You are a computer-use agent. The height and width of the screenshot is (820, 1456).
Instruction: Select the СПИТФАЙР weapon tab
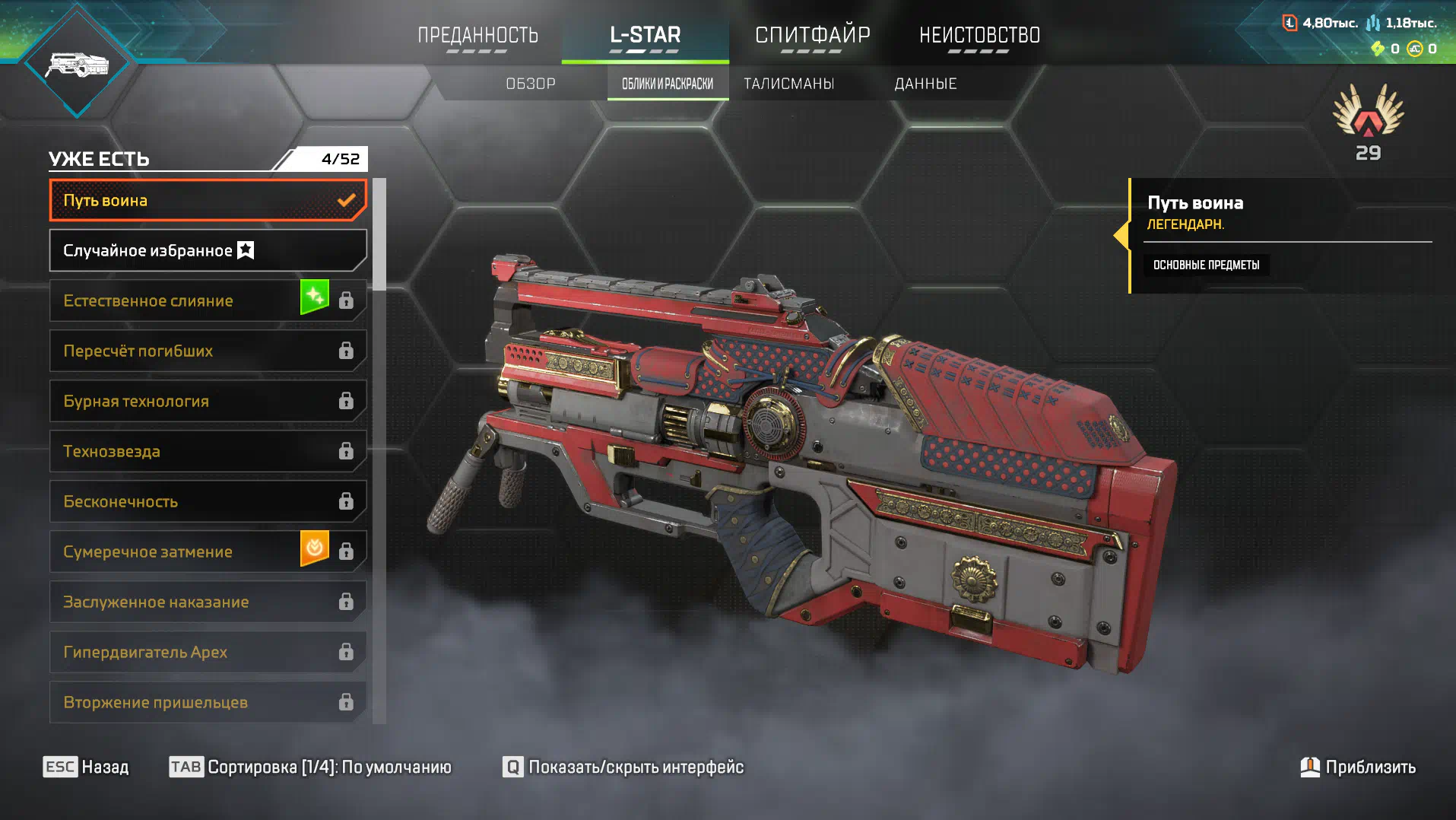(812, 35)
